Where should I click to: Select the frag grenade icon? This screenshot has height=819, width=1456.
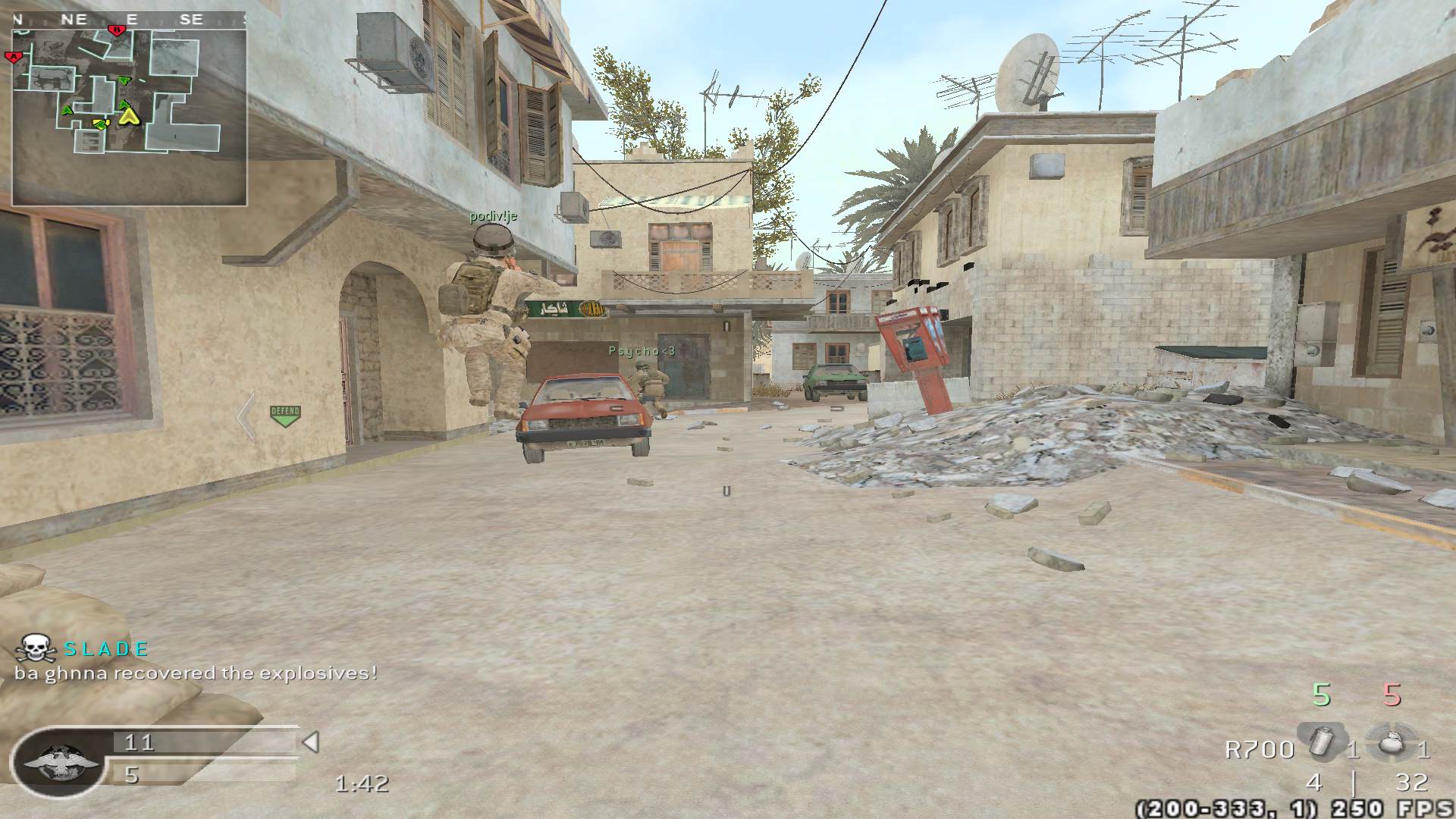1390,742
